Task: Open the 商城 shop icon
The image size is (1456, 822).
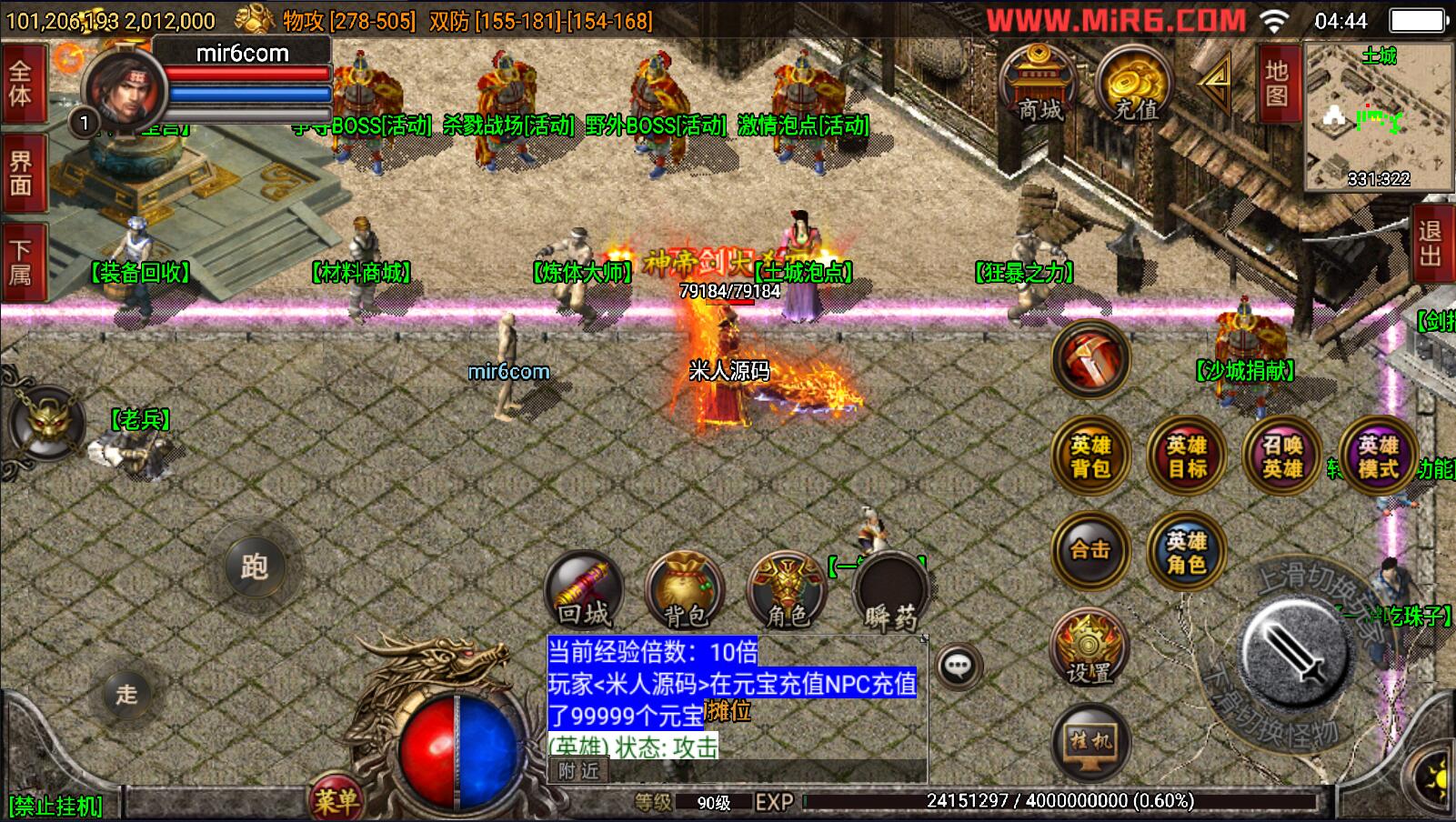Action: tap(1039, 84)
